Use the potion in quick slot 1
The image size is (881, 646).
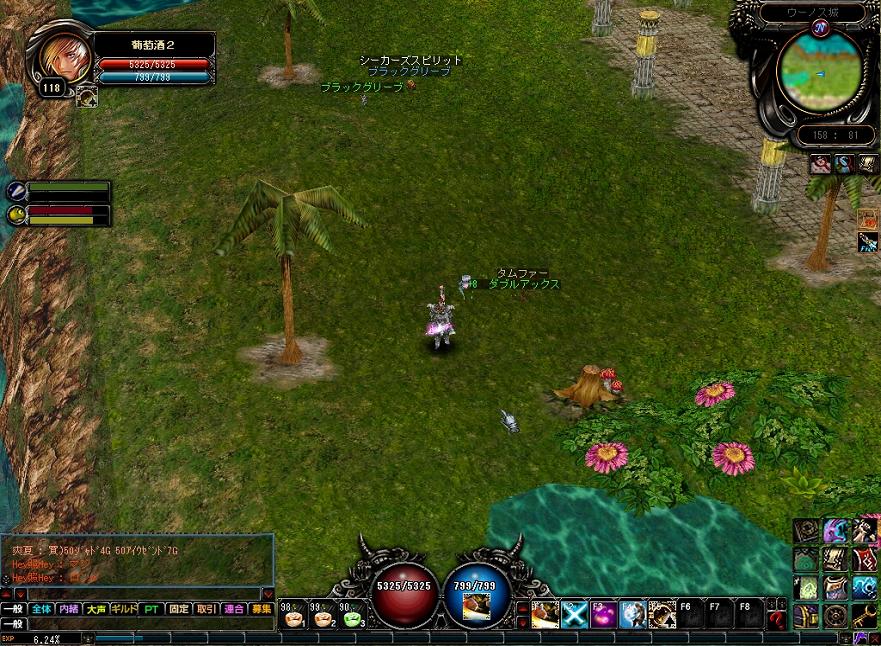tap(293, 617)
